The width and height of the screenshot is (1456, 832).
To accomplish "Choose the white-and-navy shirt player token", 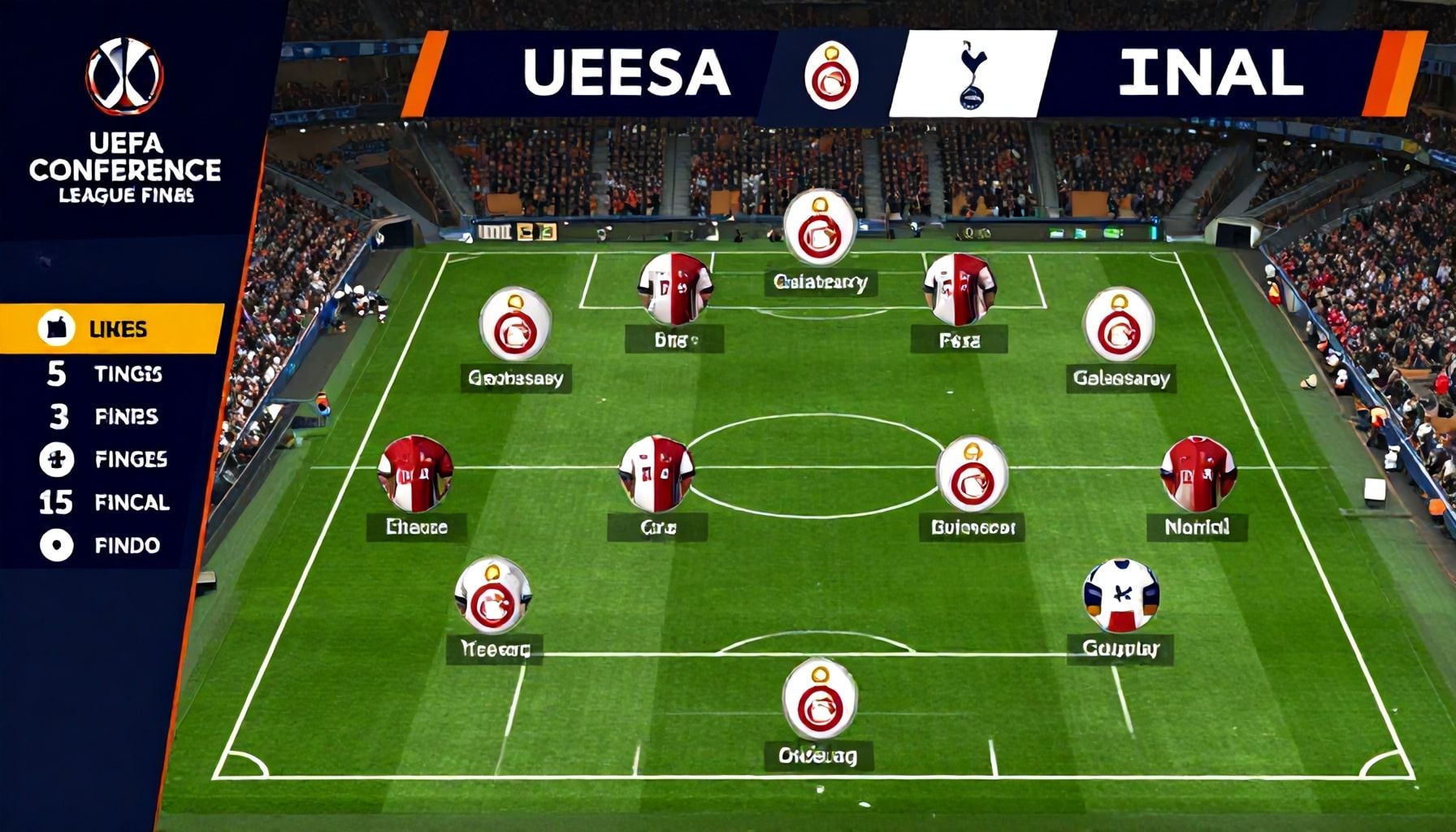I will click(1120, 596).
